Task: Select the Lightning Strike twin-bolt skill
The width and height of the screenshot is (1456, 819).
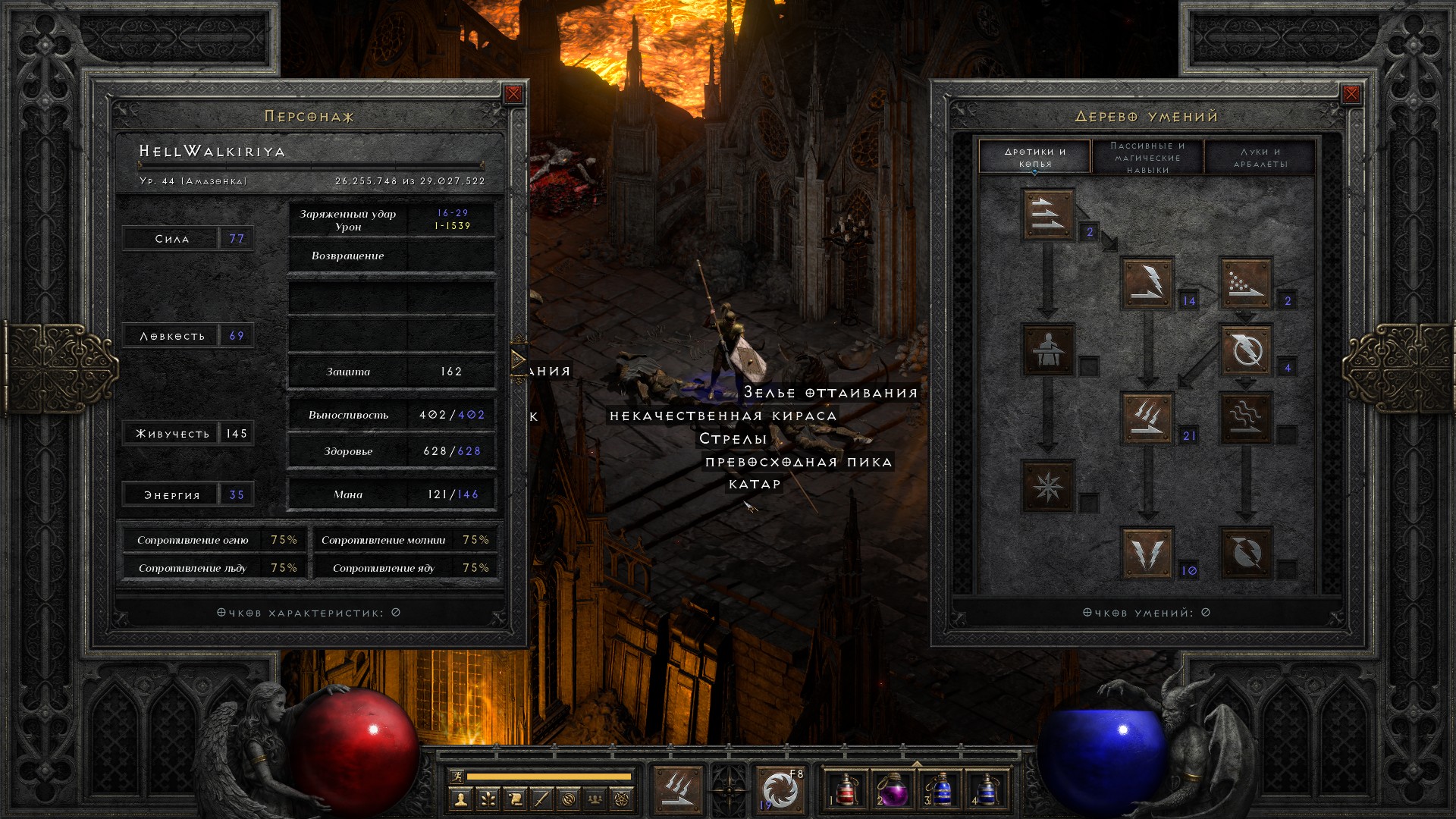Action: [1147, 553]
